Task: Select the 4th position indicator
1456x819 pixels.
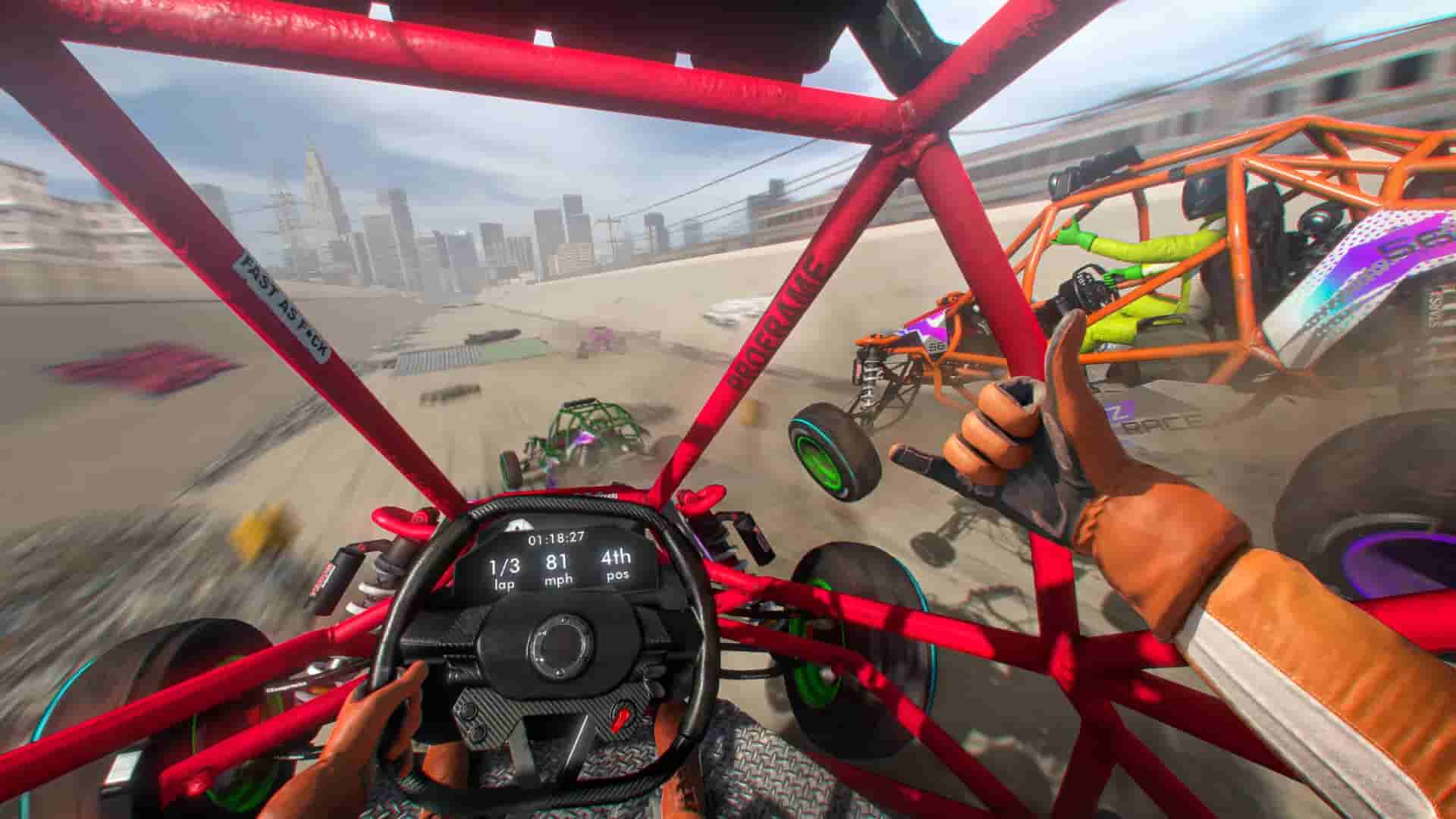Action: [x=616, y=557]
